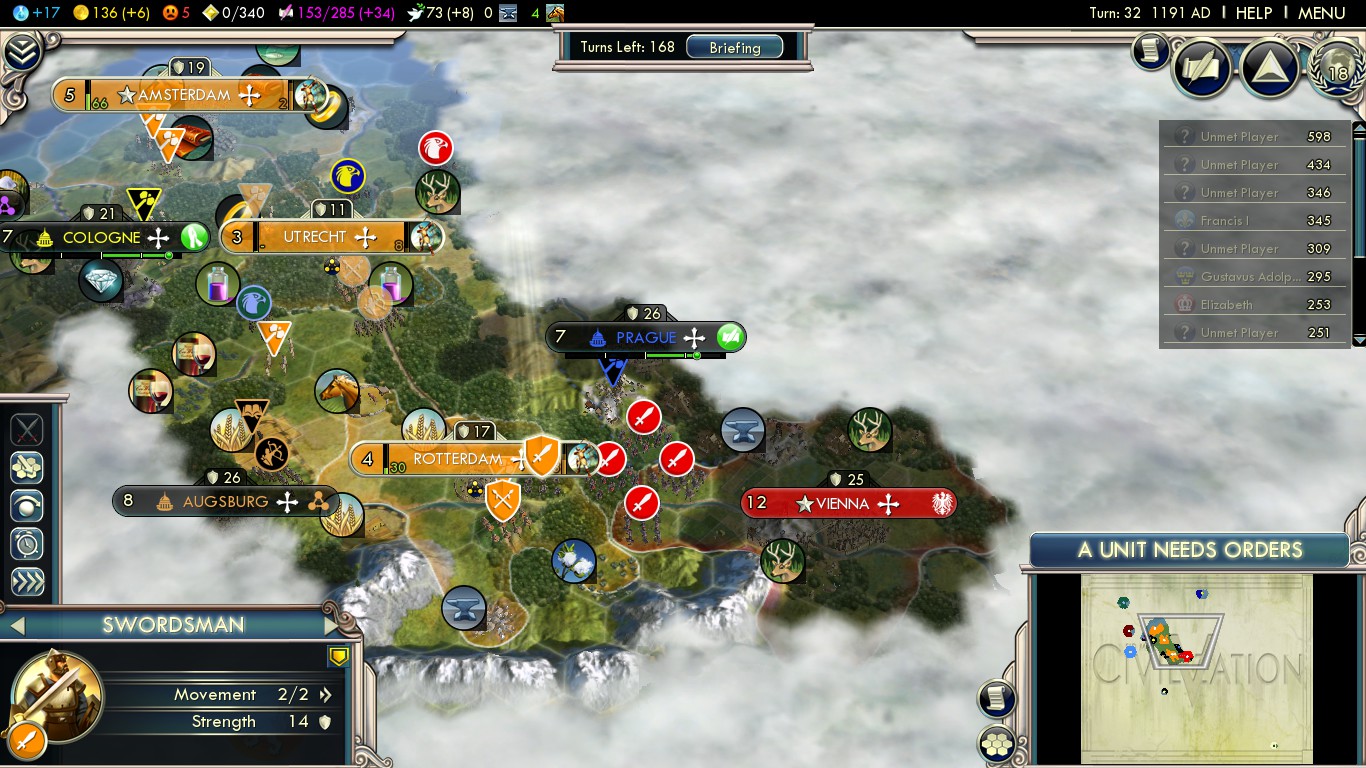The image size is (1366, 768).
Task: Click the 'A Unit Needs Orders' banner
Action: point(1190,549)
